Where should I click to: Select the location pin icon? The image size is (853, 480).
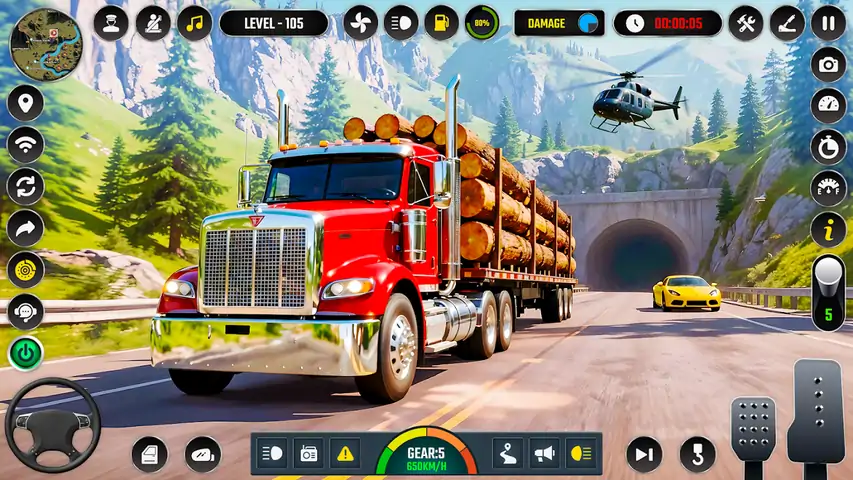tap(25, 103)
